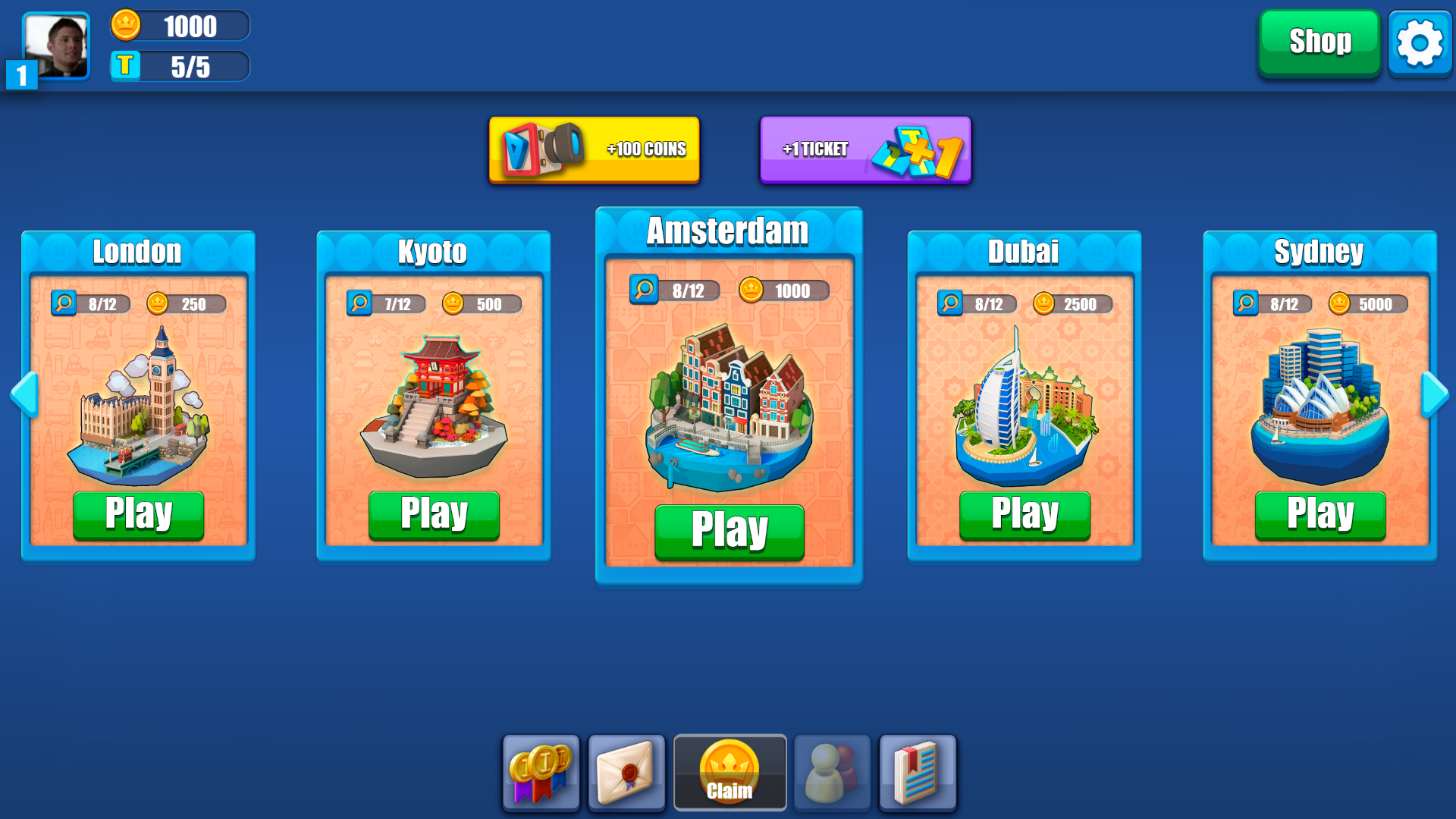
Task: Select the Dubai city card
Action: tap(1025, 398)
